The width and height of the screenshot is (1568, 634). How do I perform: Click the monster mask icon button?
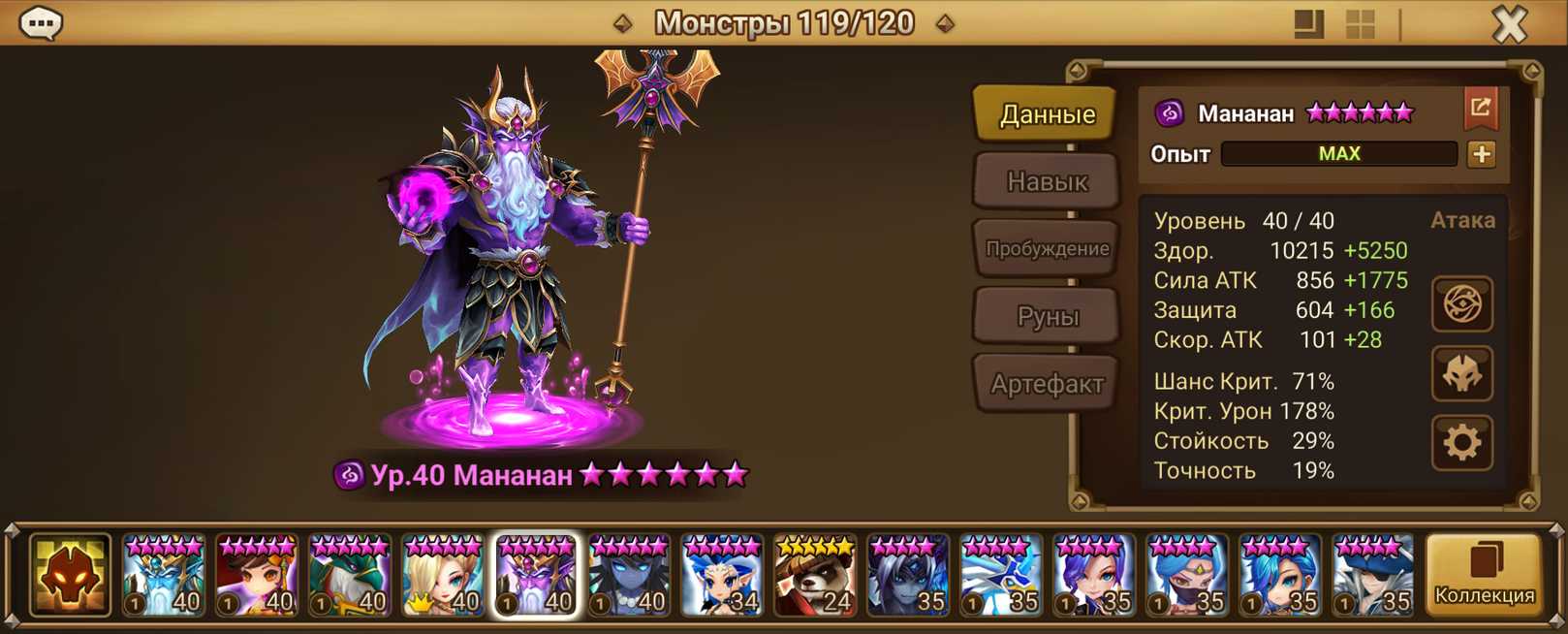(x=1461, y=374)
